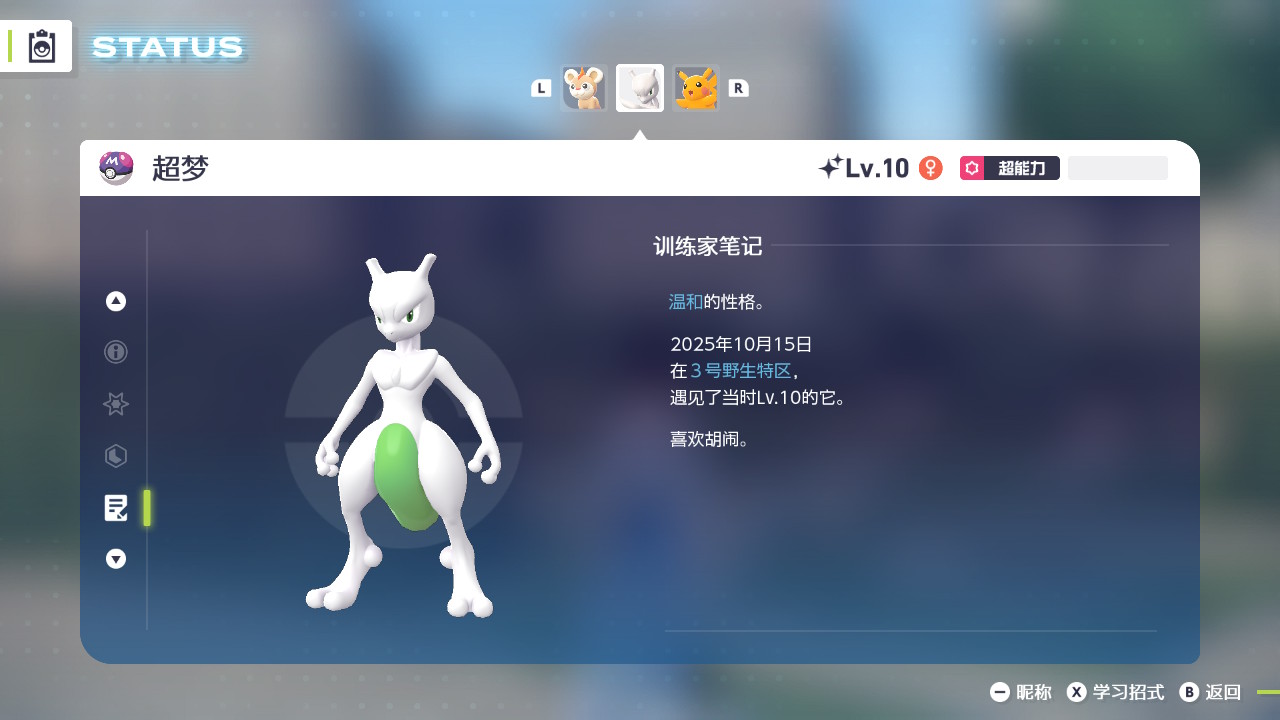
Task: Open the moves hexagon sidebar icon
Action: [x=115, y=456]
